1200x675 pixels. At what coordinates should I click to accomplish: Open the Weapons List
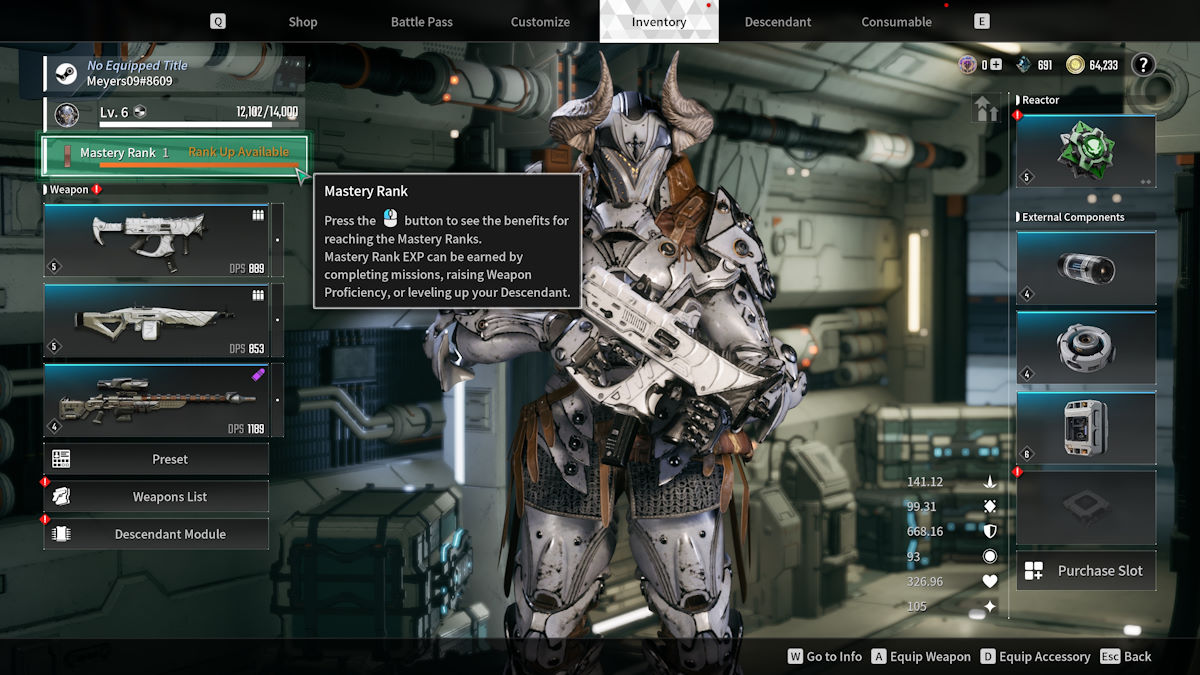(169, 497)
